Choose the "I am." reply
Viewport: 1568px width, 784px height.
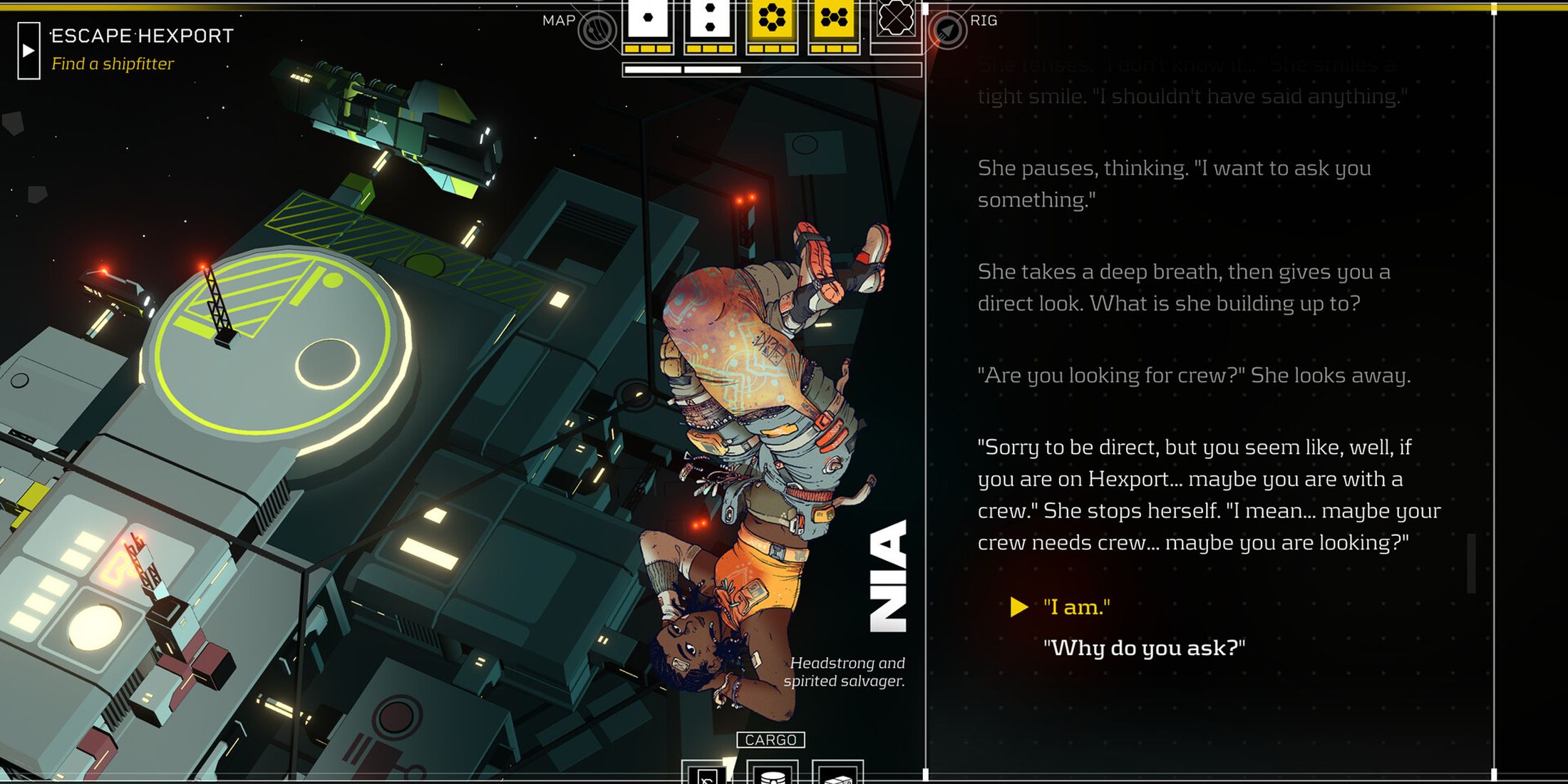point(1076,607)
